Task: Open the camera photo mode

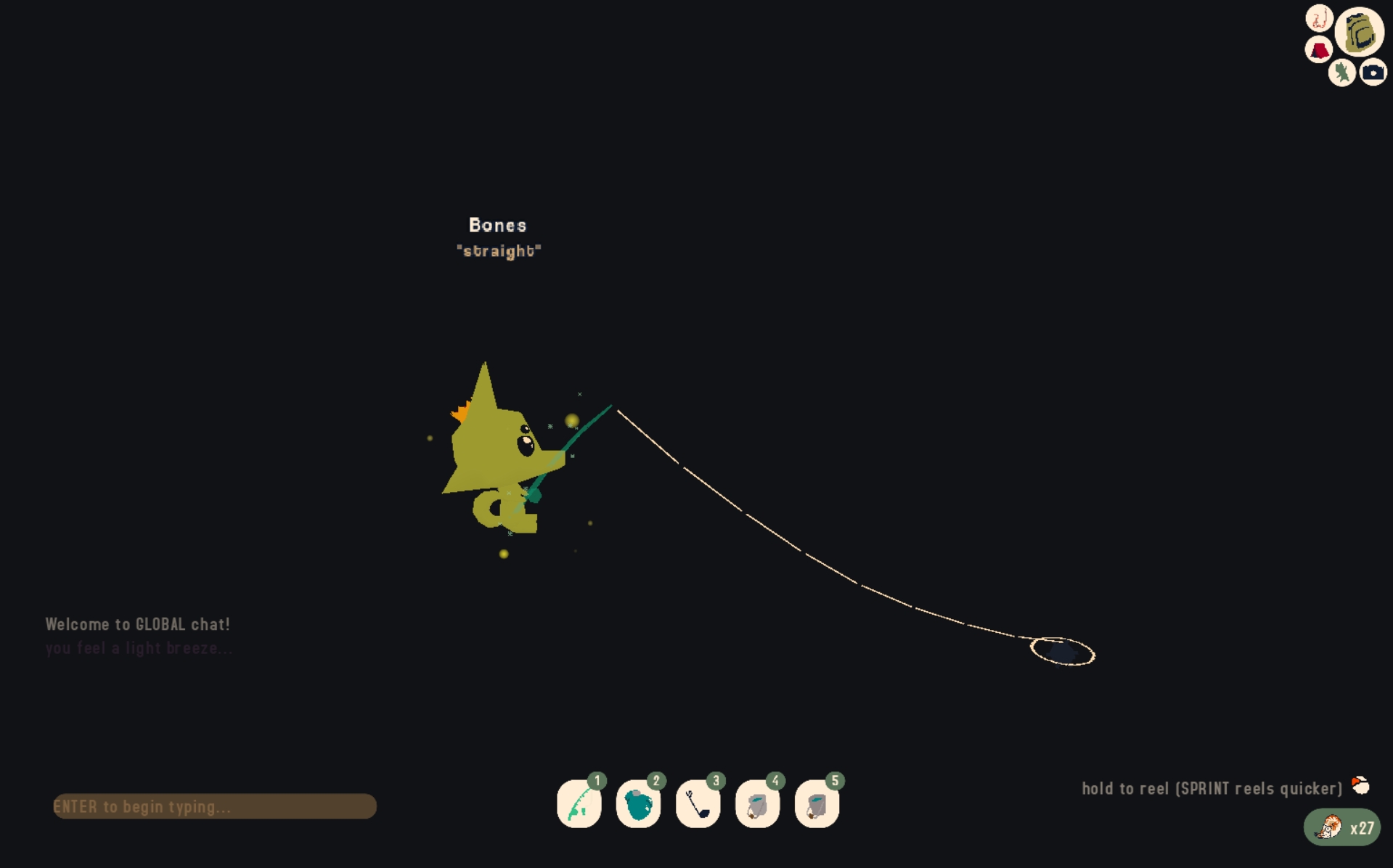Action: click(x=1373, y=73)
